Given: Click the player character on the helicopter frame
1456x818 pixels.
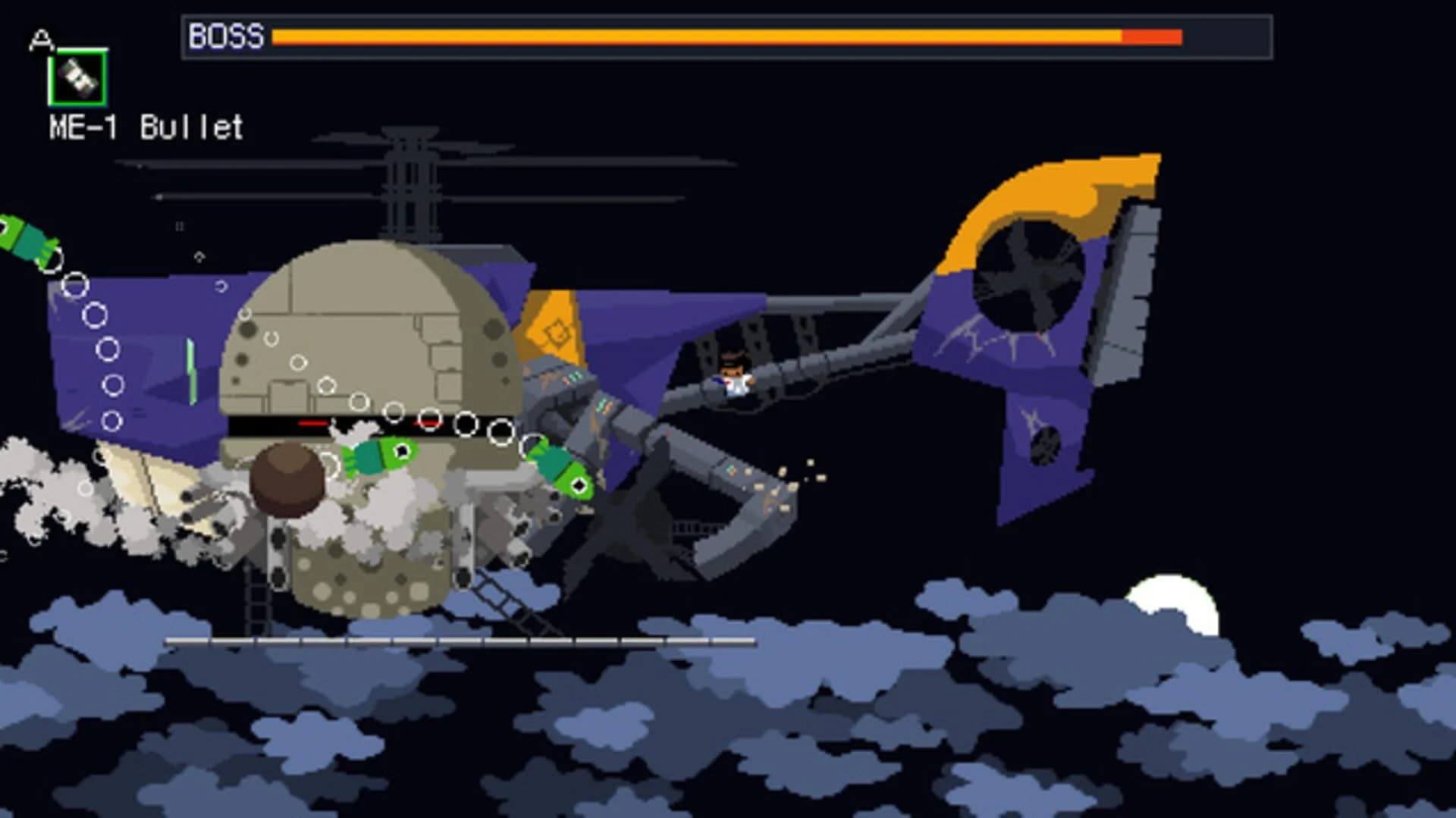Looking at the screenshot, I should click(732, 379).
